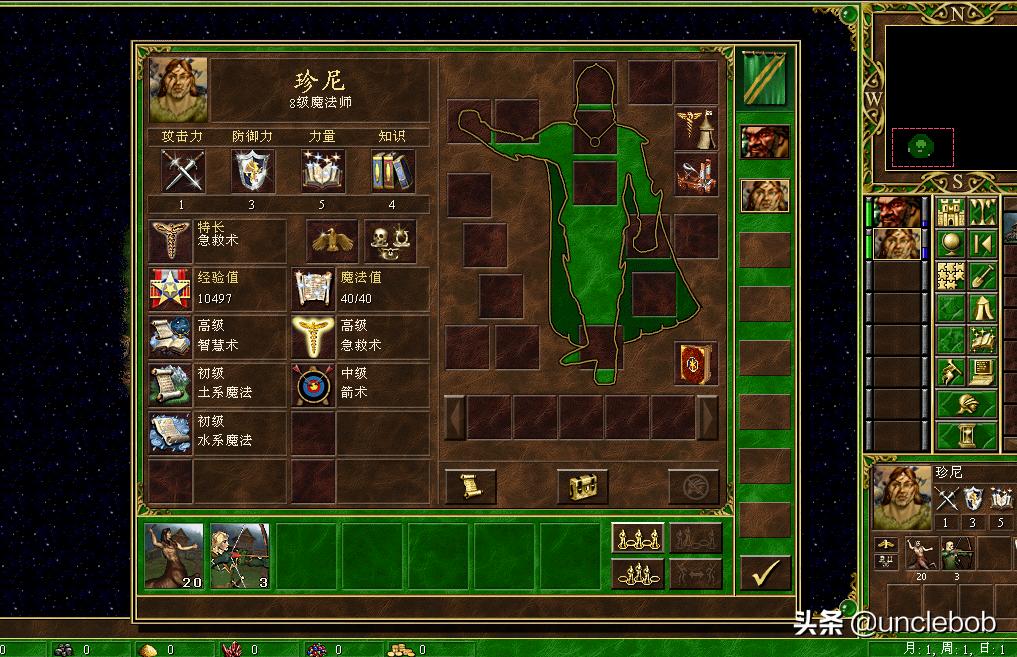The width and height of the screenshot is (1017, 657).
Task: View the Advanced Wisdom (智慧术) skill
Action: pyautogui.click(x=170, y=337)
